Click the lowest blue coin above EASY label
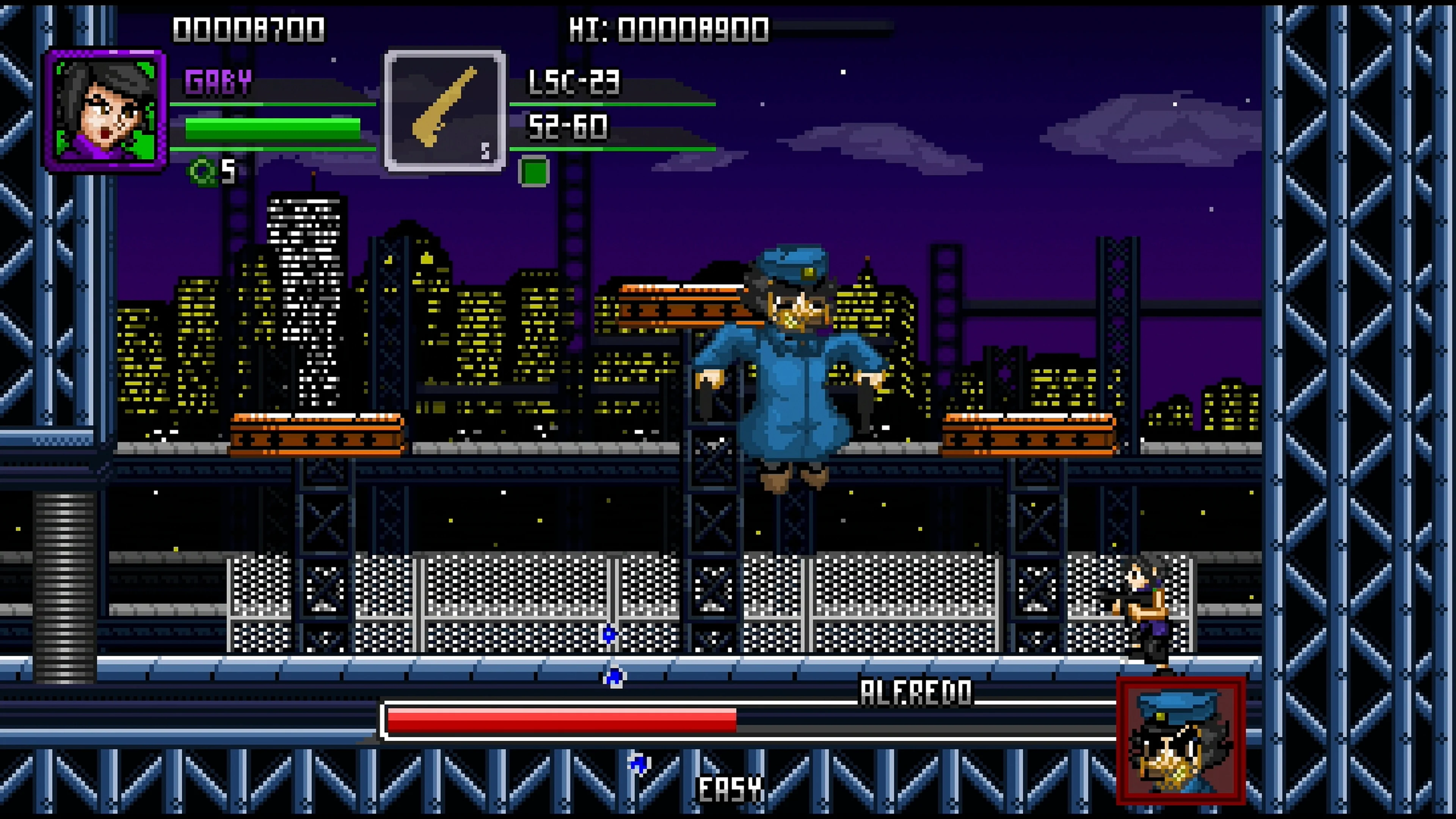 (x=637, y=764)
